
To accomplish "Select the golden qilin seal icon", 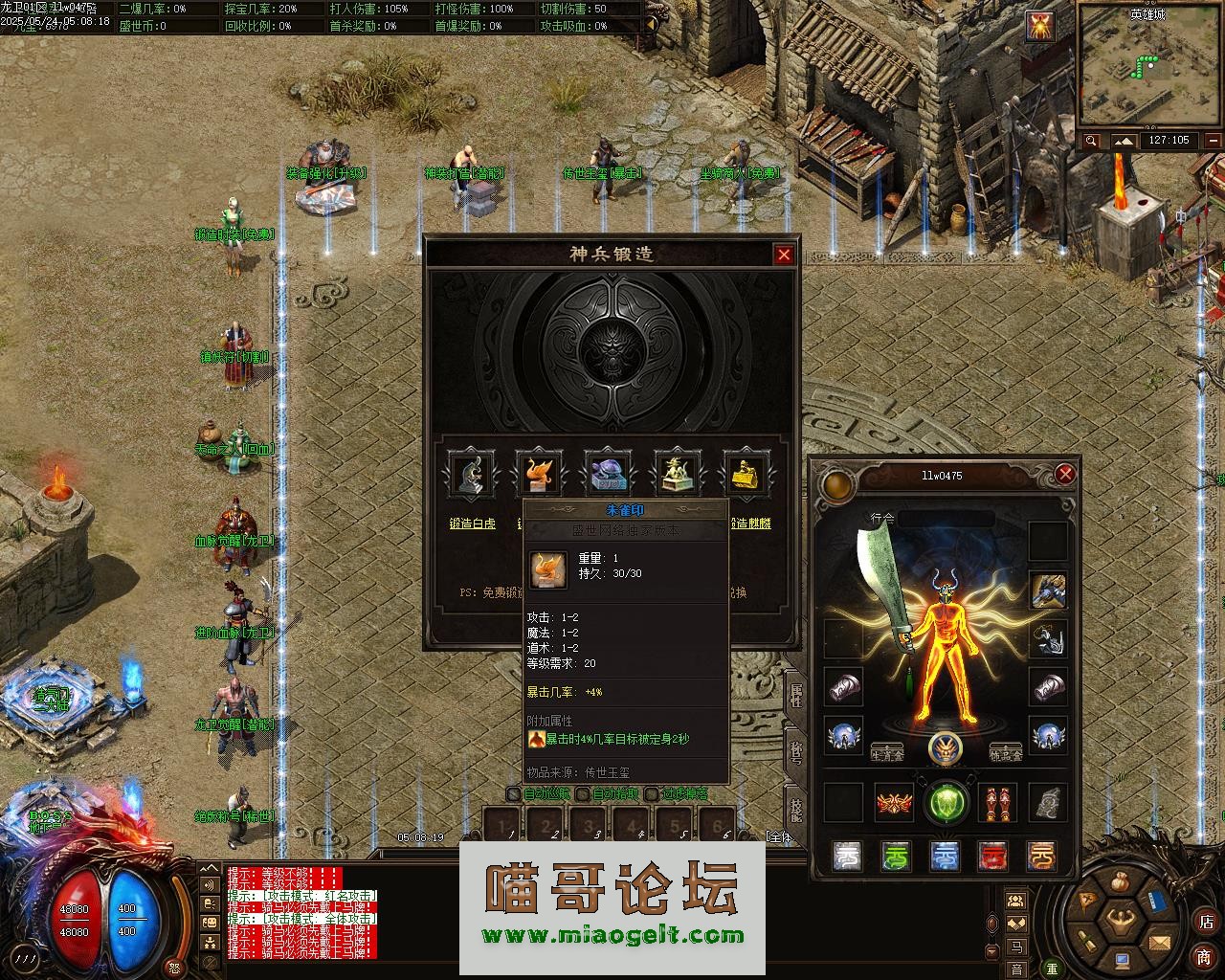I will point(746,474).
